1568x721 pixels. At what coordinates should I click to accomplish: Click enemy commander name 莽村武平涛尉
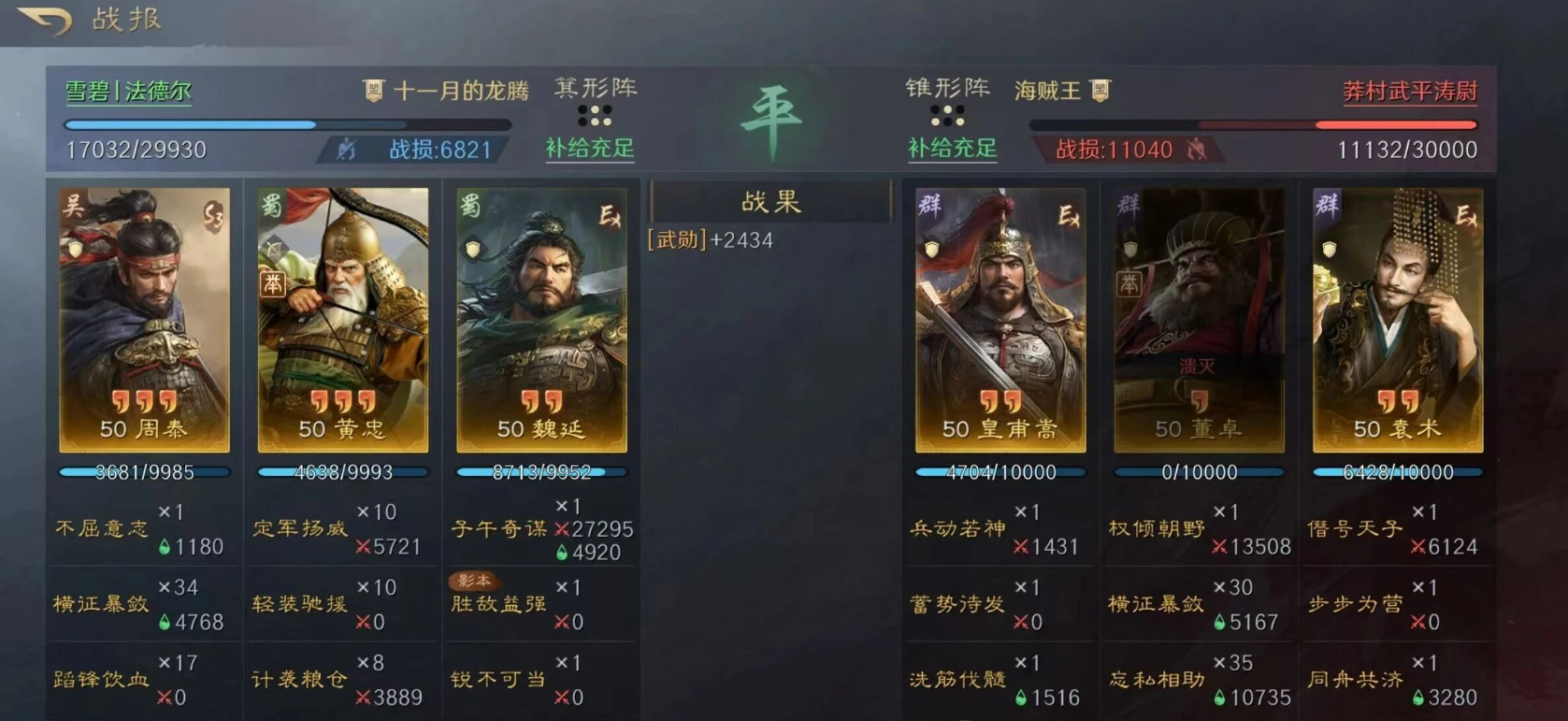(1408, 91)
